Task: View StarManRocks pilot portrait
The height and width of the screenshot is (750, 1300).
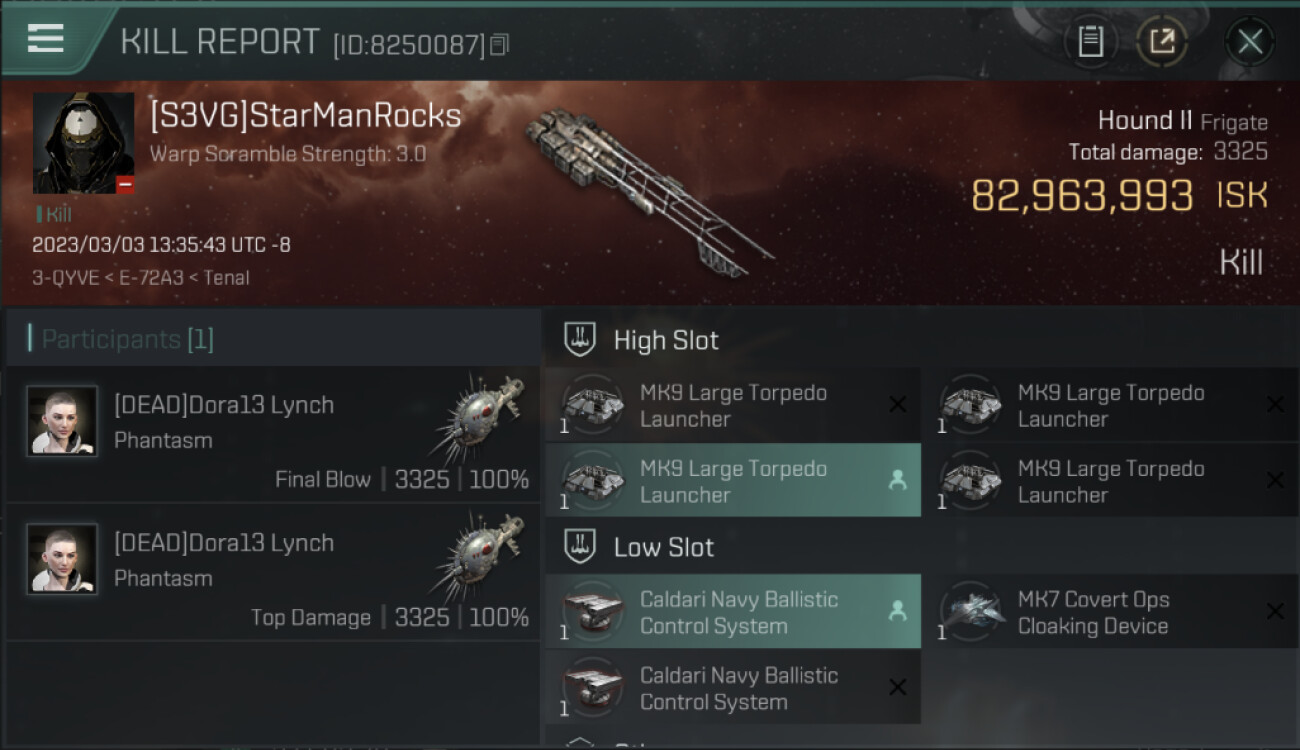Action: [x=84, y=143]
